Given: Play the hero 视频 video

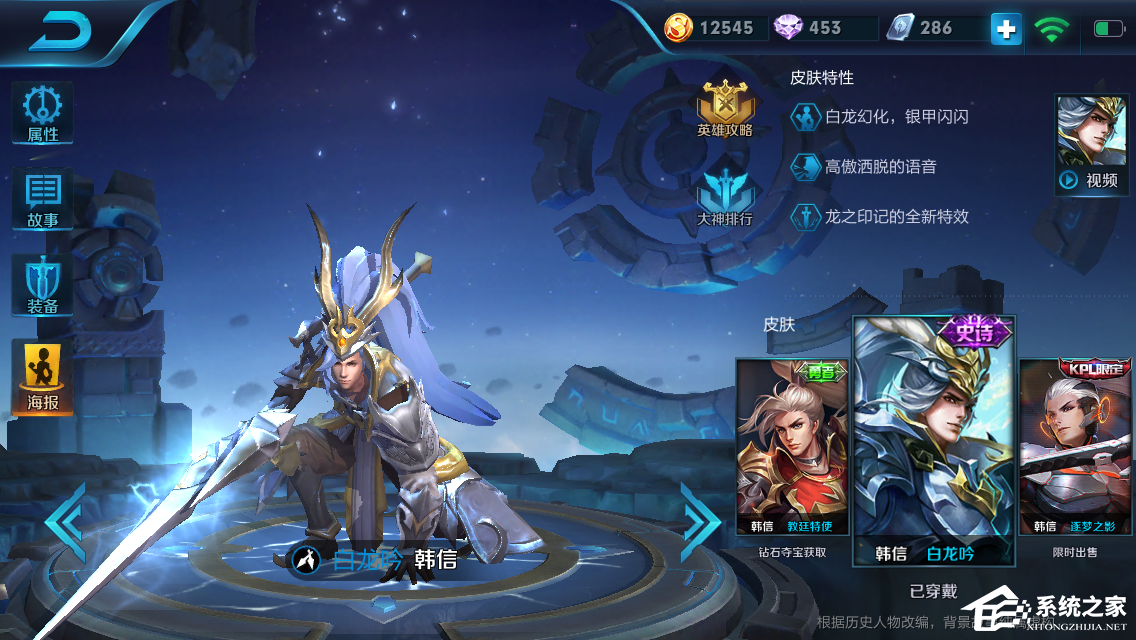Looking at the screenshot, I should [1090, 145].
